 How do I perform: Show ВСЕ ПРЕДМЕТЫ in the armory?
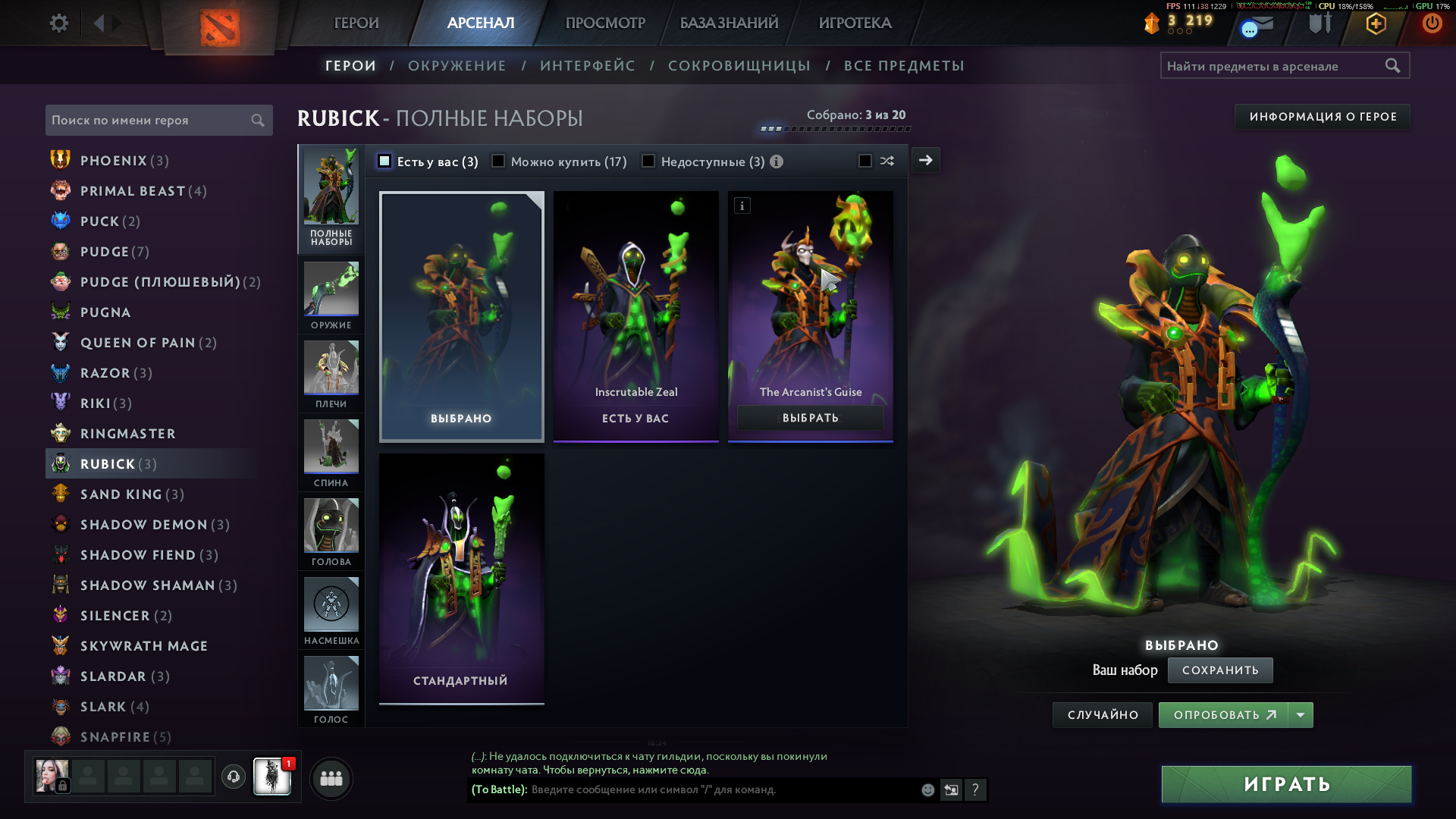pos(904,66)
